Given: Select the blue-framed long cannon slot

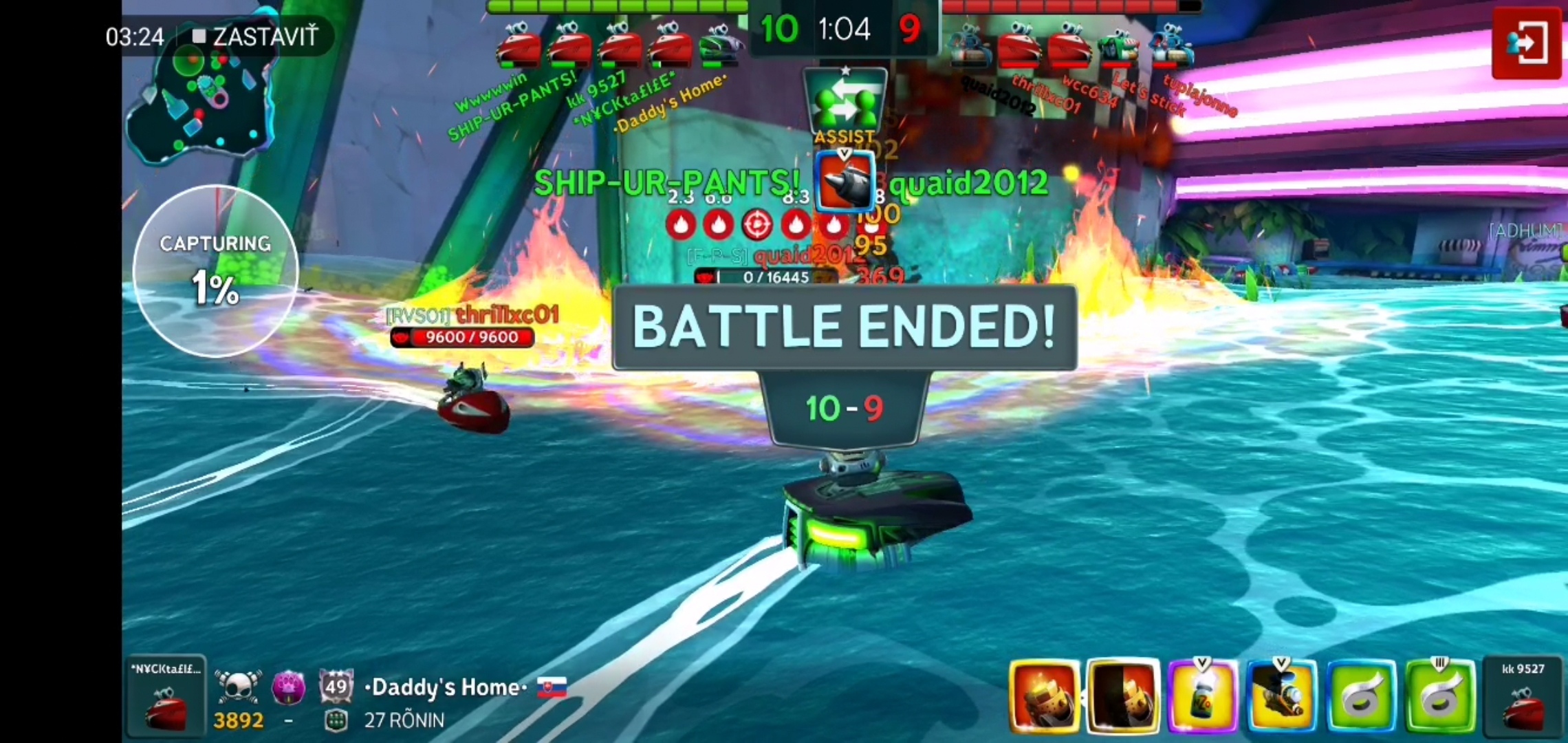Looking at the screenshot, I should pos(1281,696).
